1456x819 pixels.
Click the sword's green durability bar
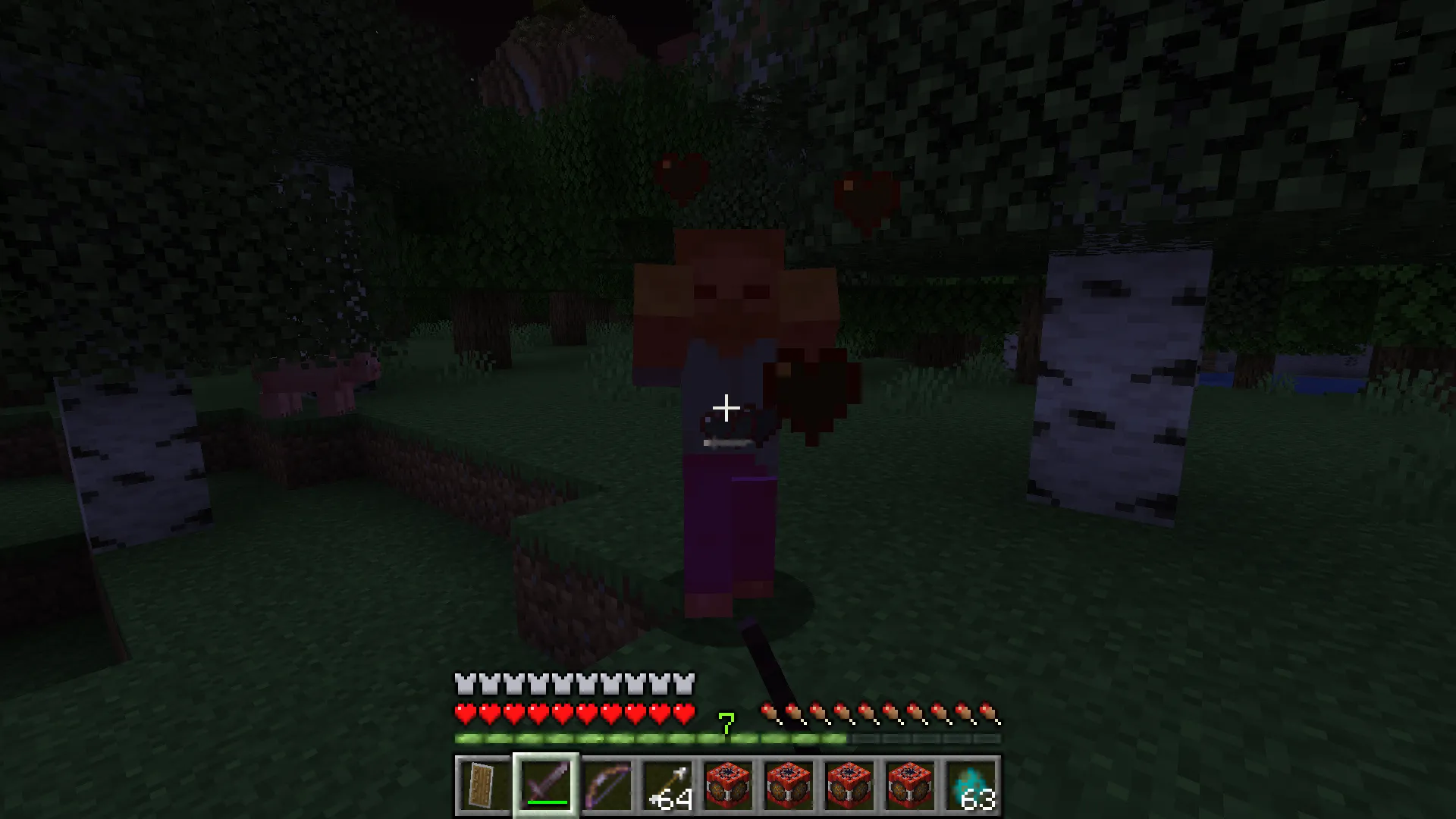(547, 802)
